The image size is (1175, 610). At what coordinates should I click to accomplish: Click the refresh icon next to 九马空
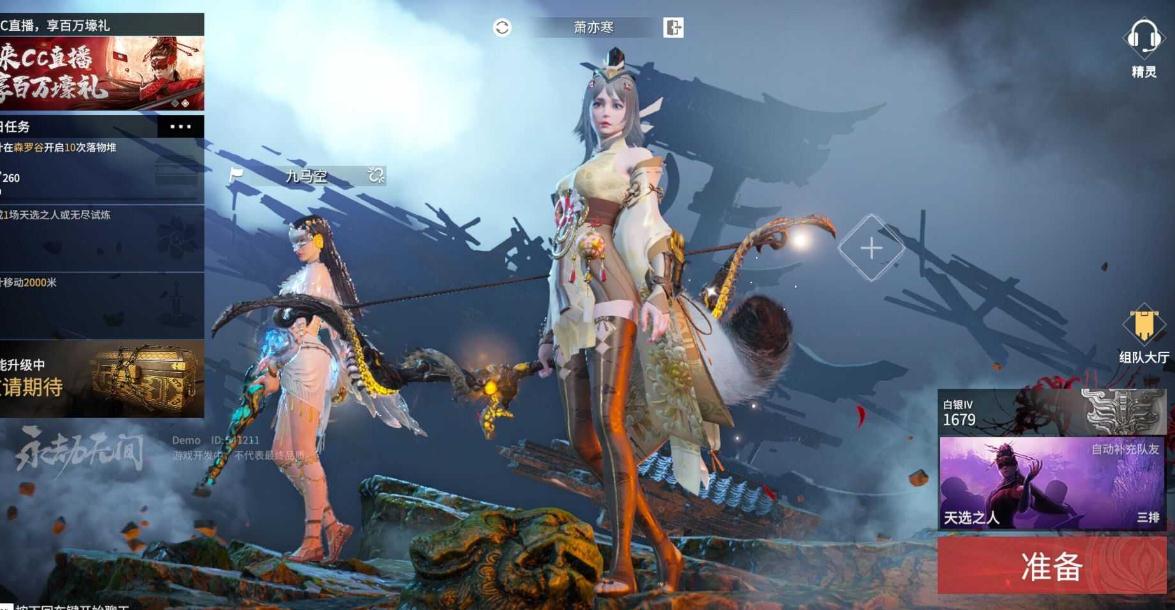(376, 176)
